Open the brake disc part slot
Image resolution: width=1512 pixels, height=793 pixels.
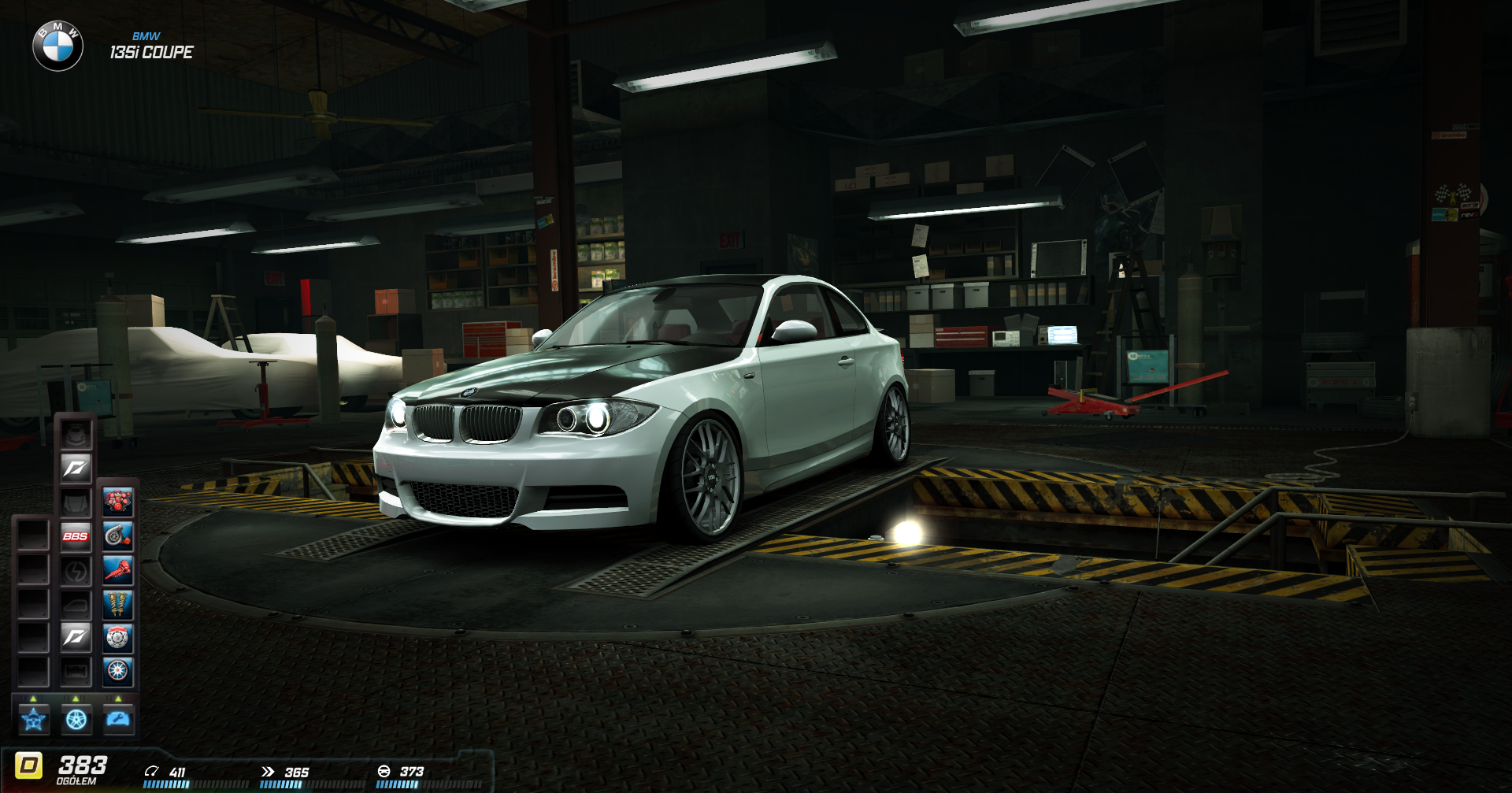(118, 638)
